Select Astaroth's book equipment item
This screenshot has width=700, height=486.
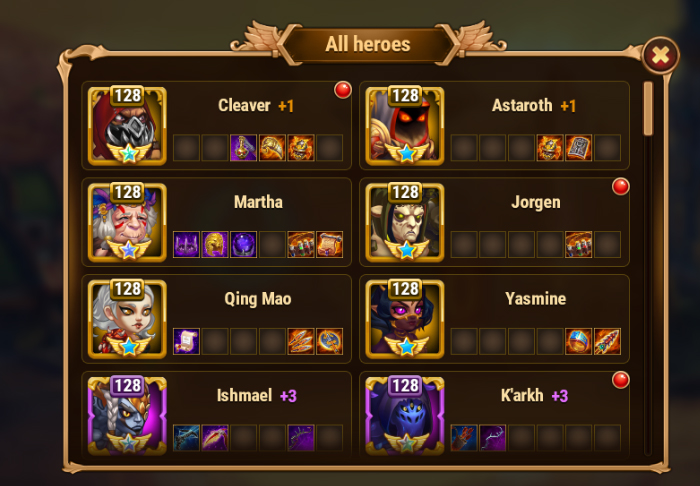pyautogui.click(x=579, y=148)
